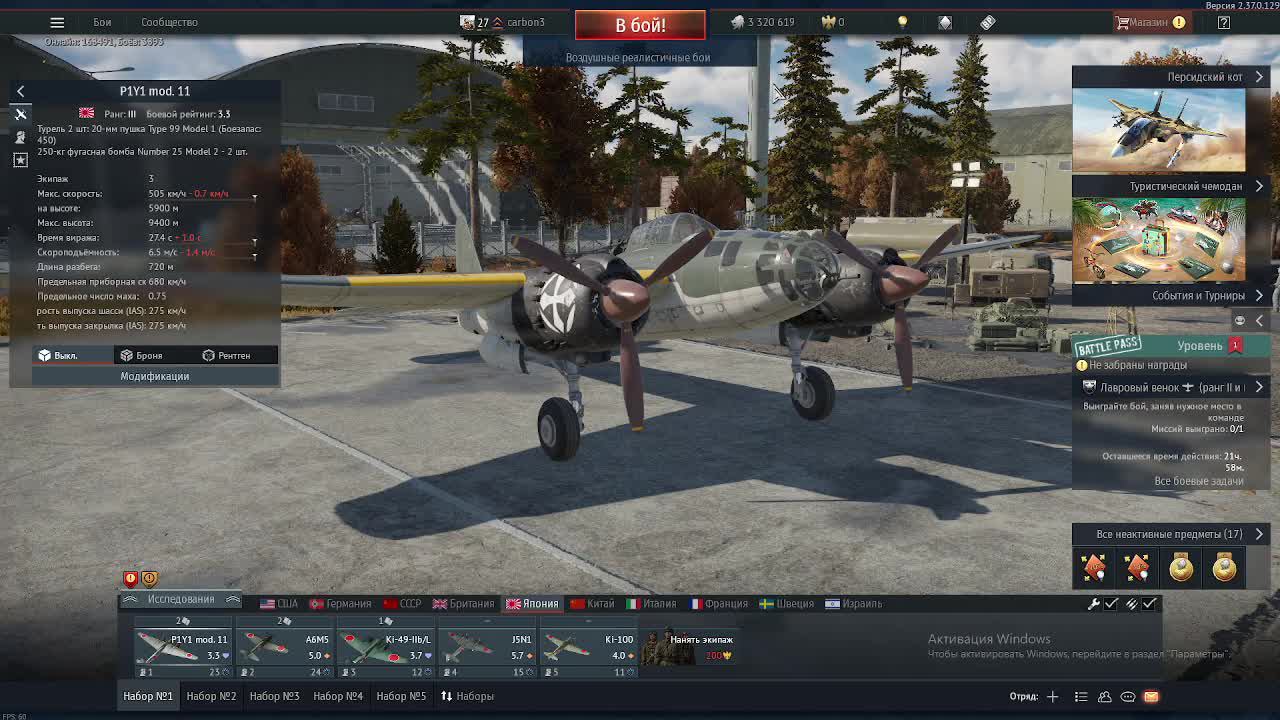Select preset "Набор №2"

211,696
